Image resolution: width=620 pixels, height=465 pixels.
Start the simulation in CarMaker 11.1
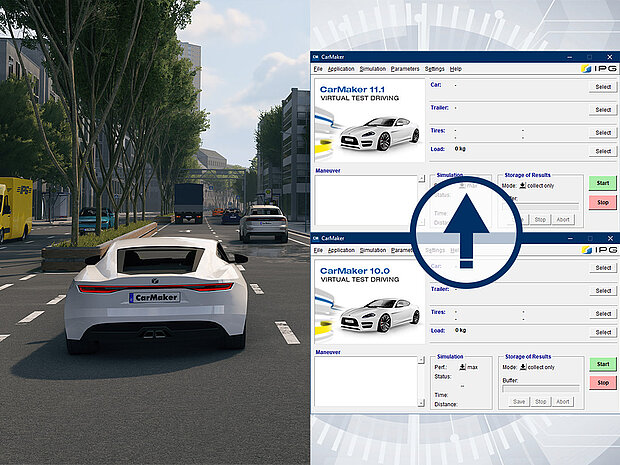pos(603,183)
